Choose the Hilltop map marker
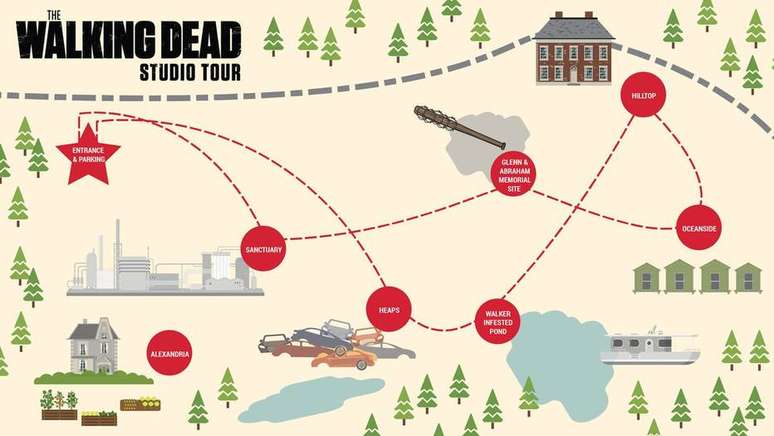Viewport: 774px width, 436px height. (x=643, y=95)
